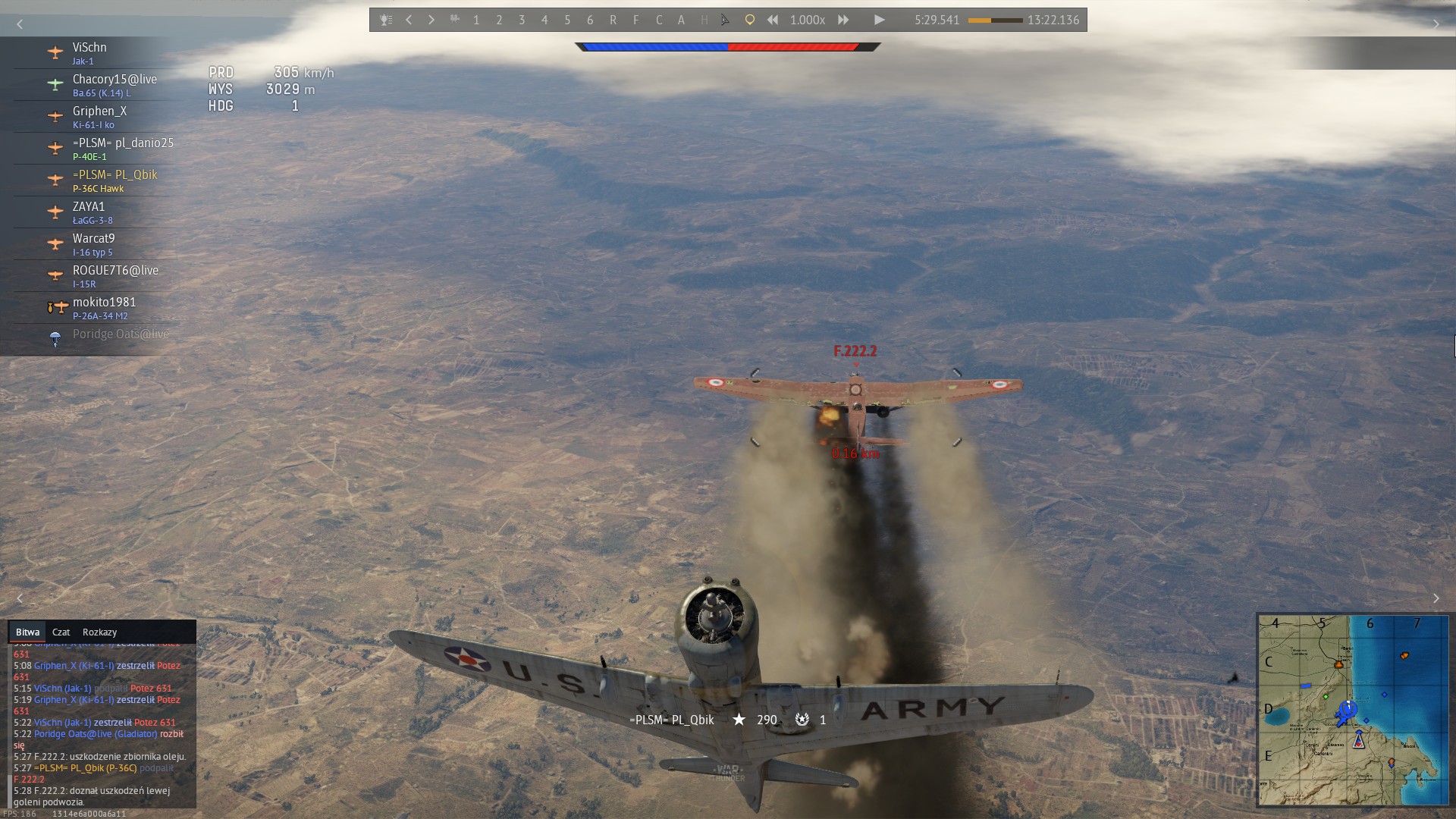This screenshot has height=819, width=1456.
Task: Switch to previous player with left arrow
Action: coord(409,20)
